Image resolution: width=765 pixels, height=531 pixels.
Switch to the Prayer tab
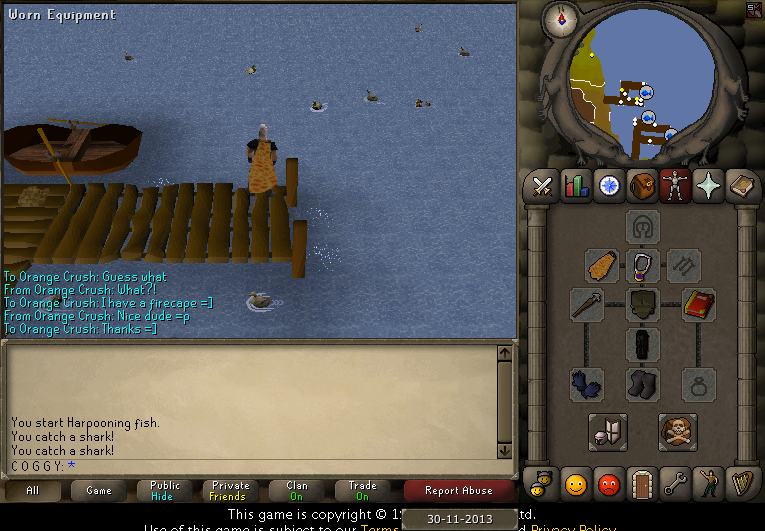pos(708,186)
